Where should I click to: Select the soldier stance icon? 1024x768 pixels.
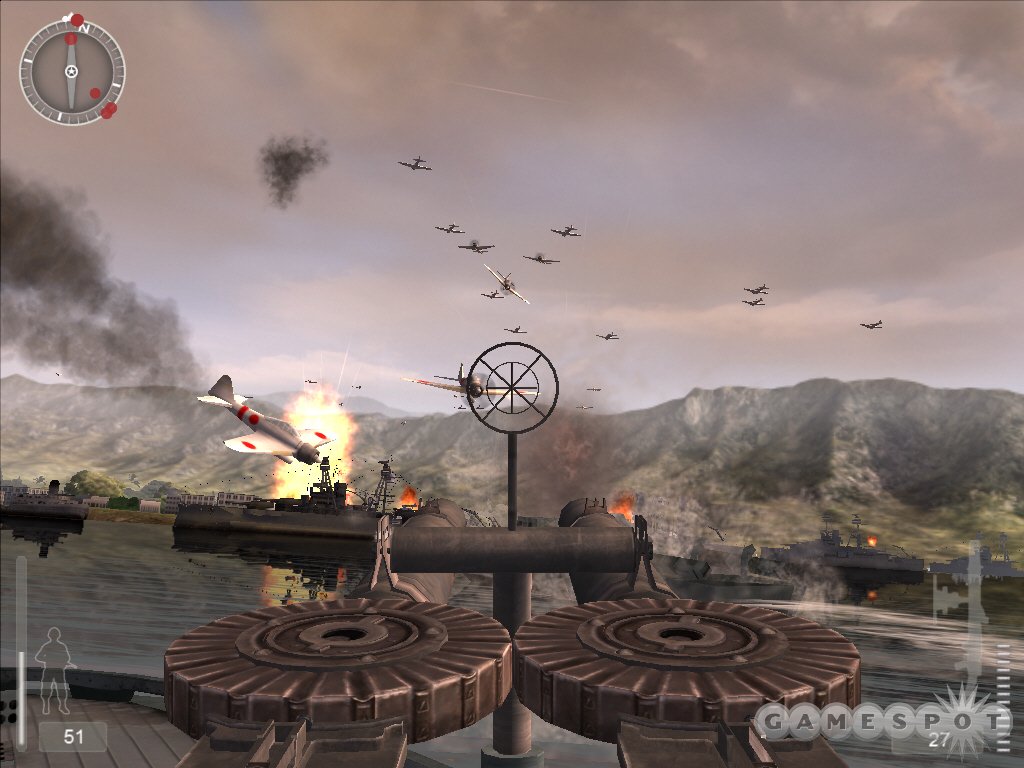click(x=52, y=663)
